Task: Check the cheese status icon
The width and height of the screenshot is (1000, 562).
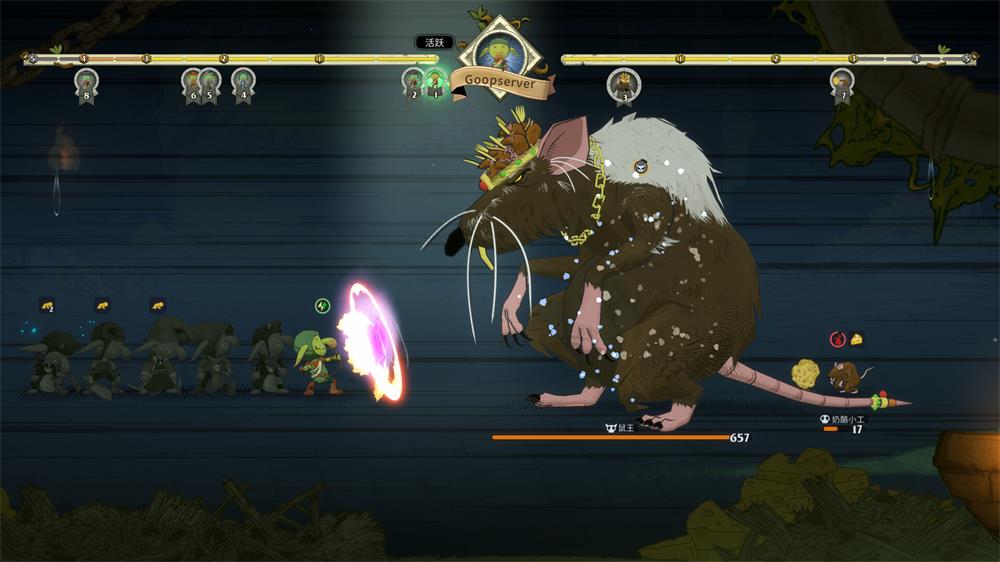Action: [857, 340]
